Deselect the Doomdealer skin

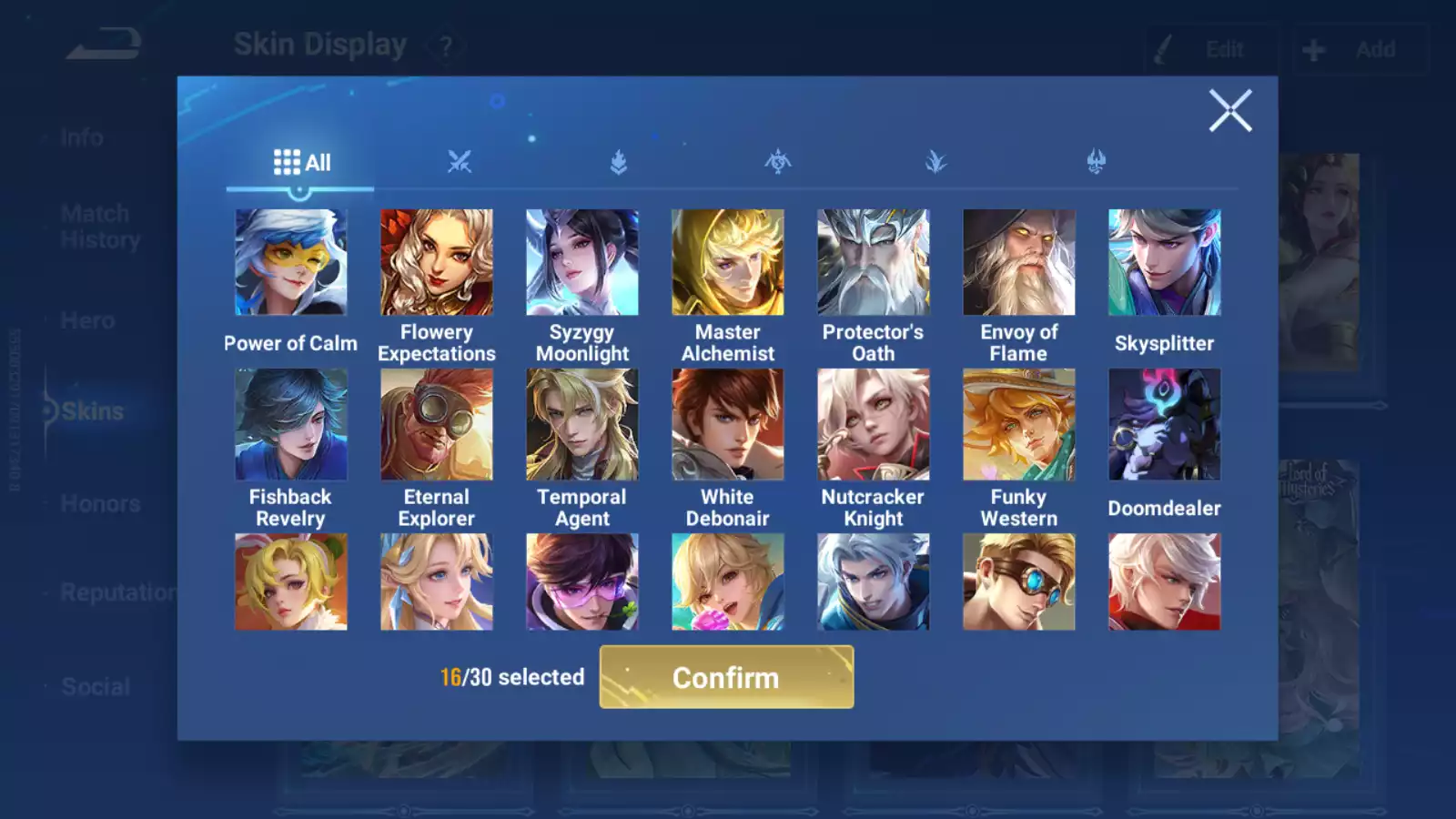pos(1165,425)
